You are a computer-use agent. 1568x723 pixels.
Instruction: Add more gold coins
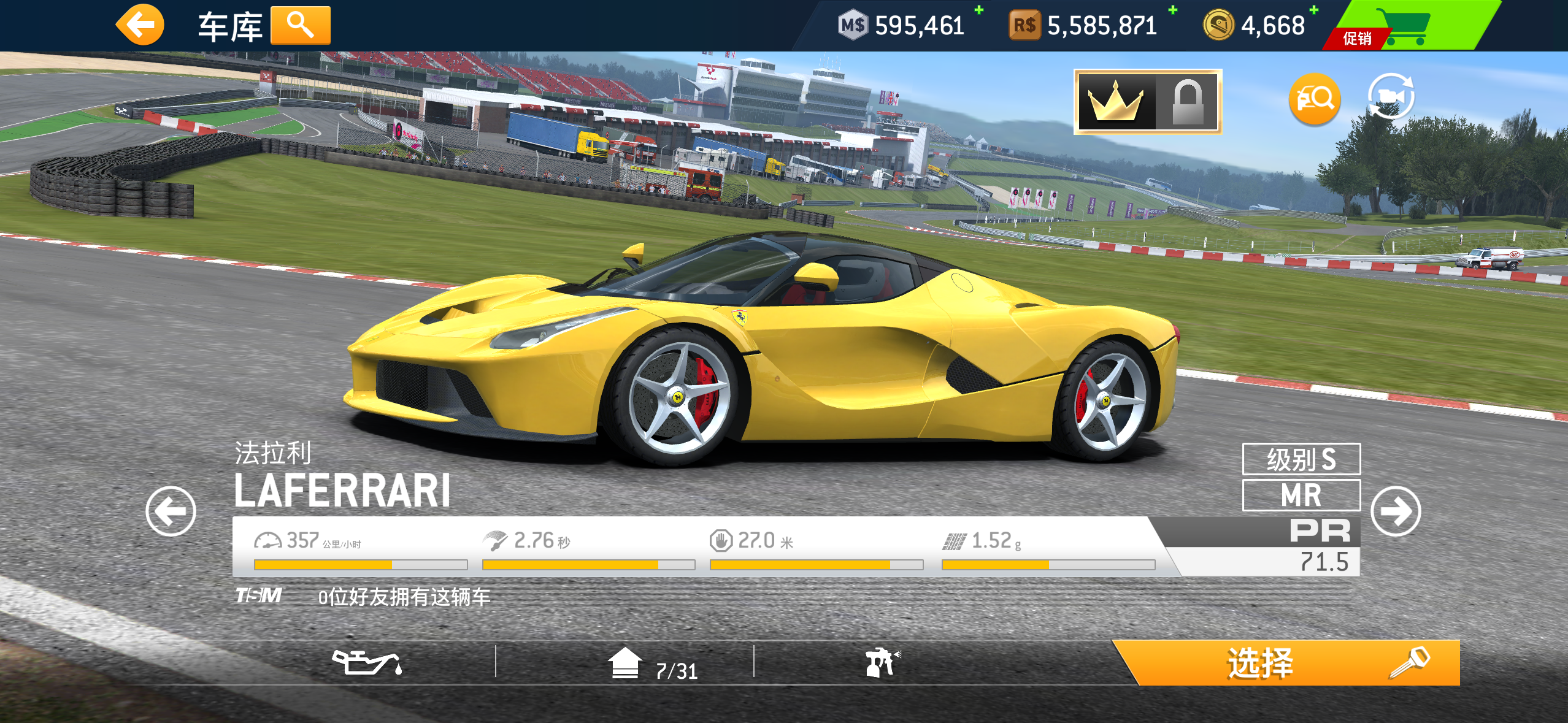1313,10
